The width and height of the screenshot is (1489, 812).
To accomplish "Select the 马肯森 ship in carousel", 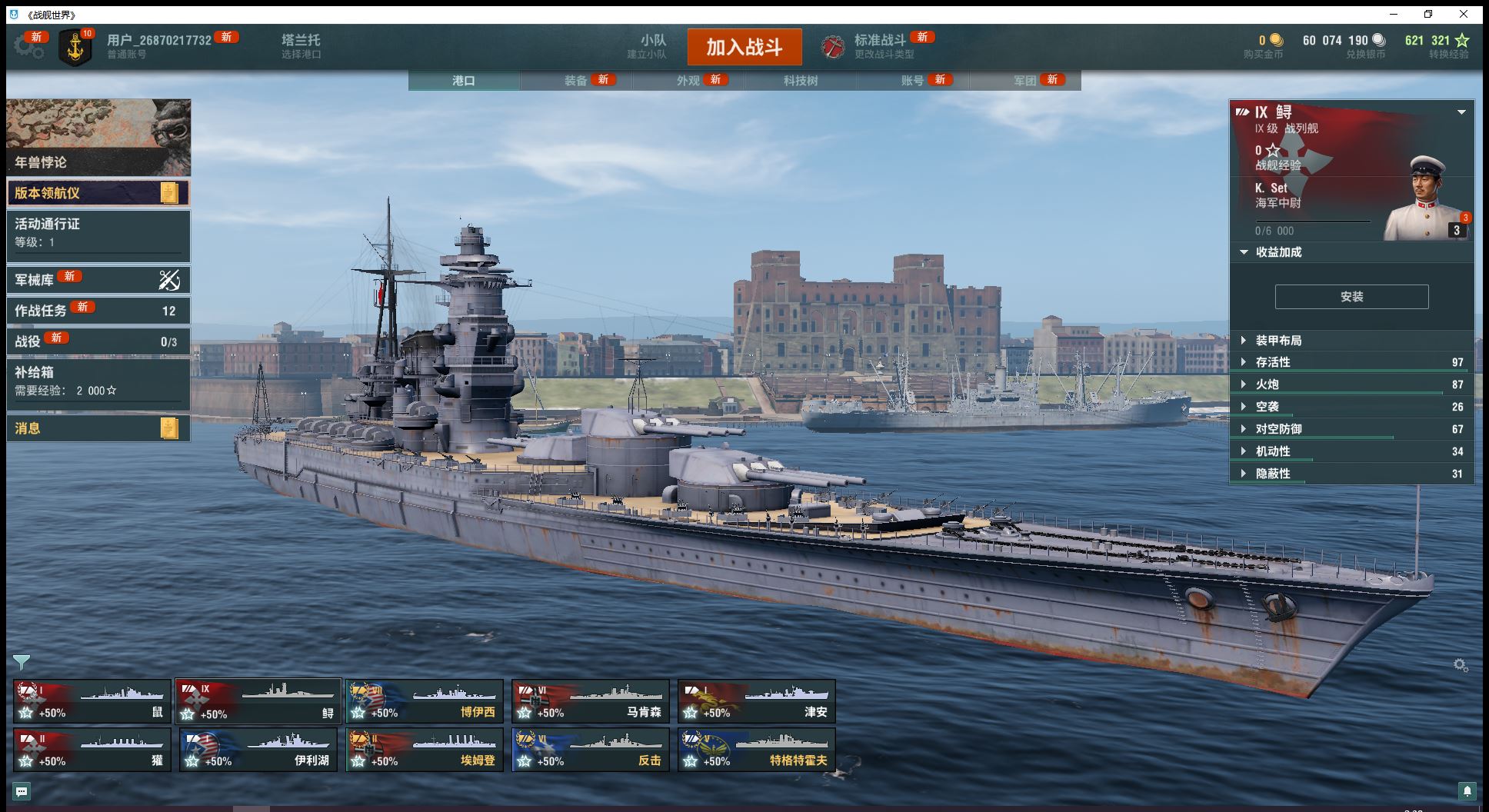I will tap(591, 701).
